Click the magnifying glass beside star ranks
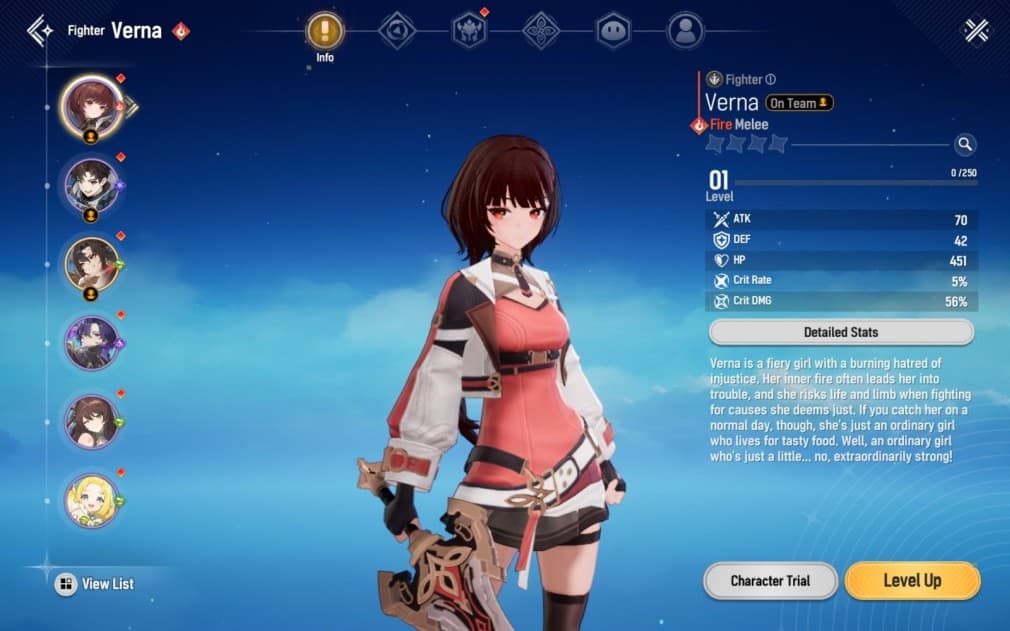Screen dimensions: 1010x631 pyautogui.click(x=964, y=145)
